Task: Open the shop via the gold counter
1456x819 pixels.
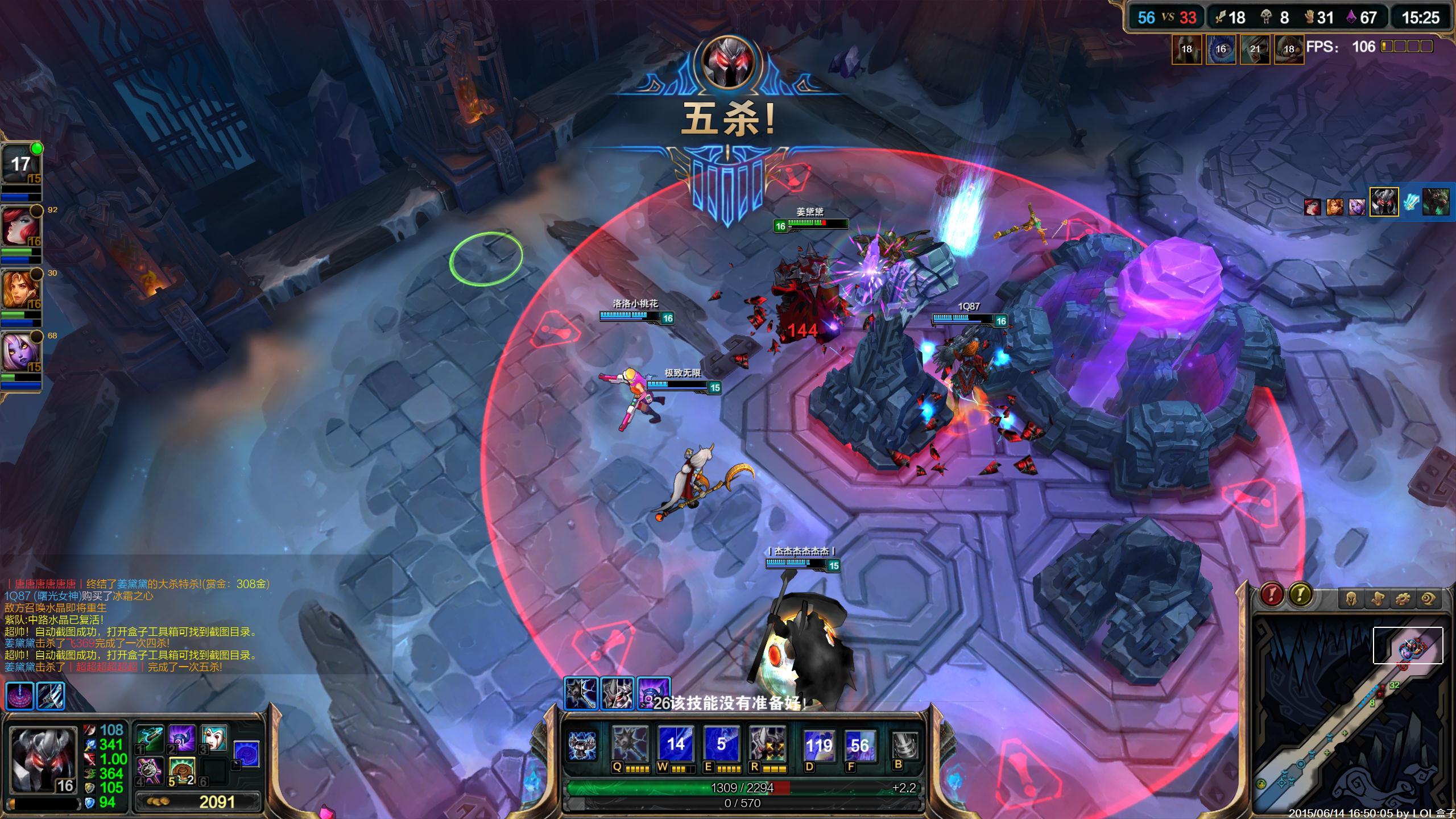Action: pos(199,802)
